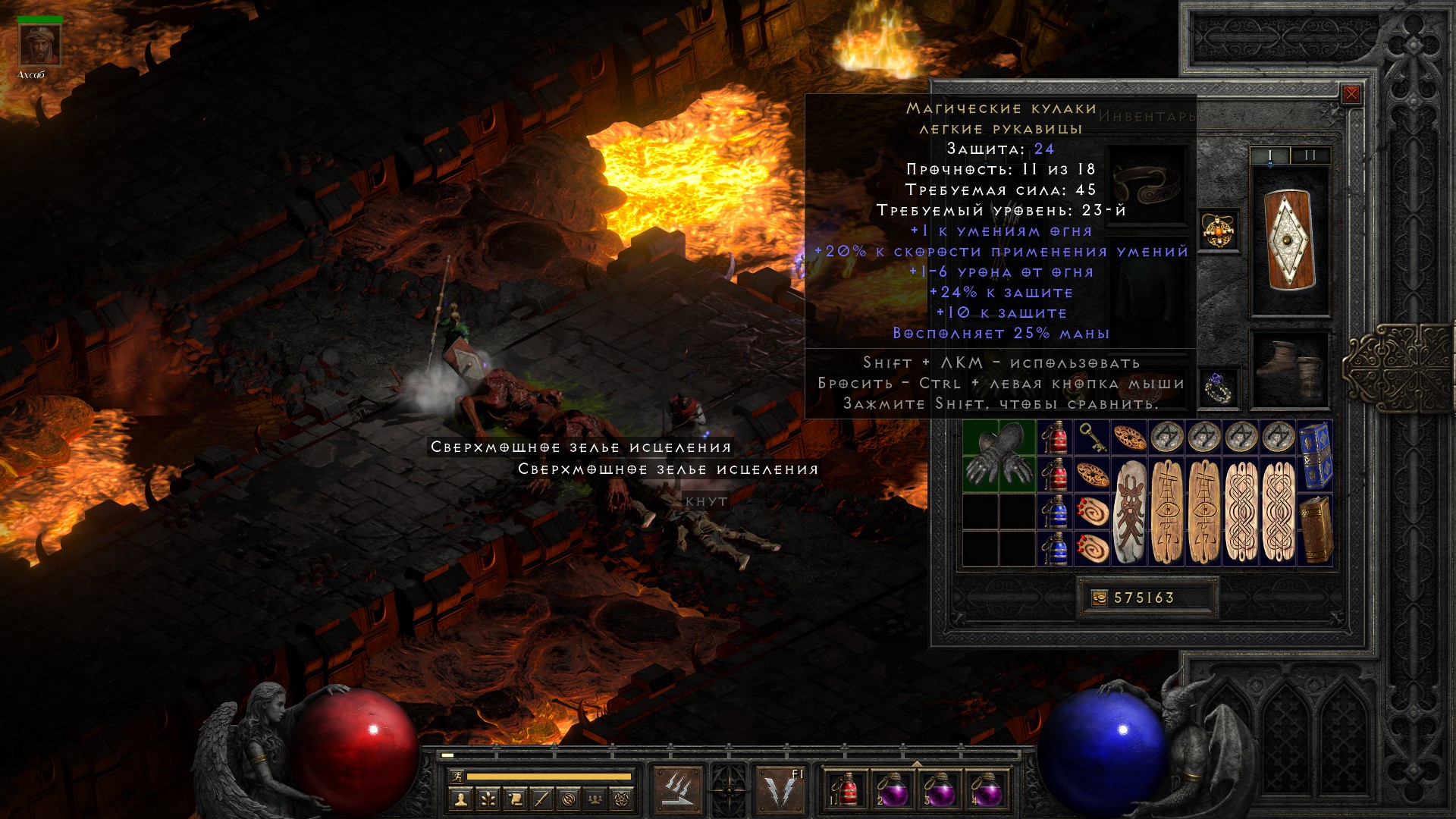This screenshot has height=819, width=1456.
Task: Select the white grand charm with face
Action: [1129, 512]
